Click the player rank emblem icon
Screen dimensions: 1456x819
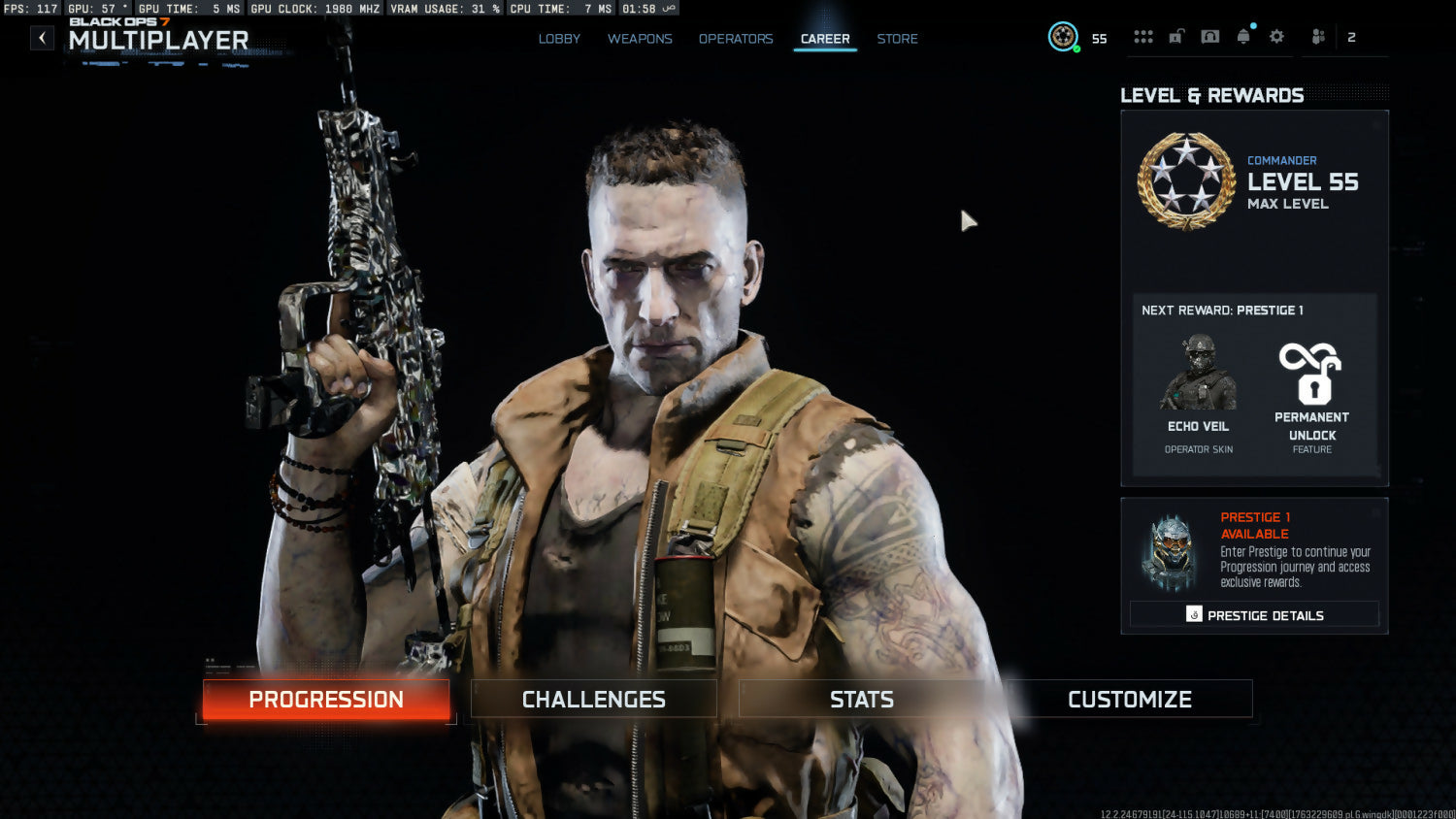tap(1063, 37)
